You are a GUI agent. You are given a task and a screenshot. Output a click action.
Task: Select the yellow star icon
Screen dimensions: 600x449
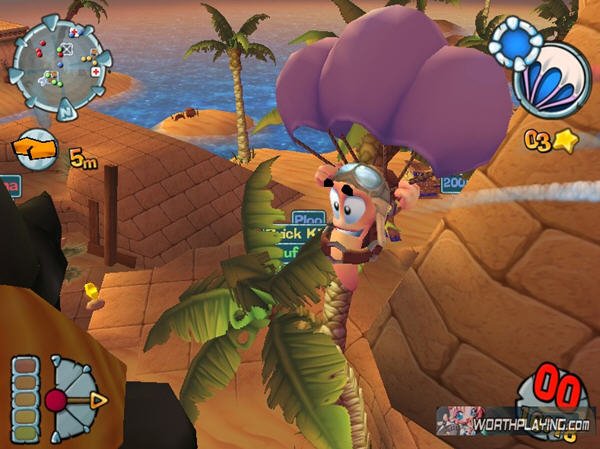click(565, 141)
